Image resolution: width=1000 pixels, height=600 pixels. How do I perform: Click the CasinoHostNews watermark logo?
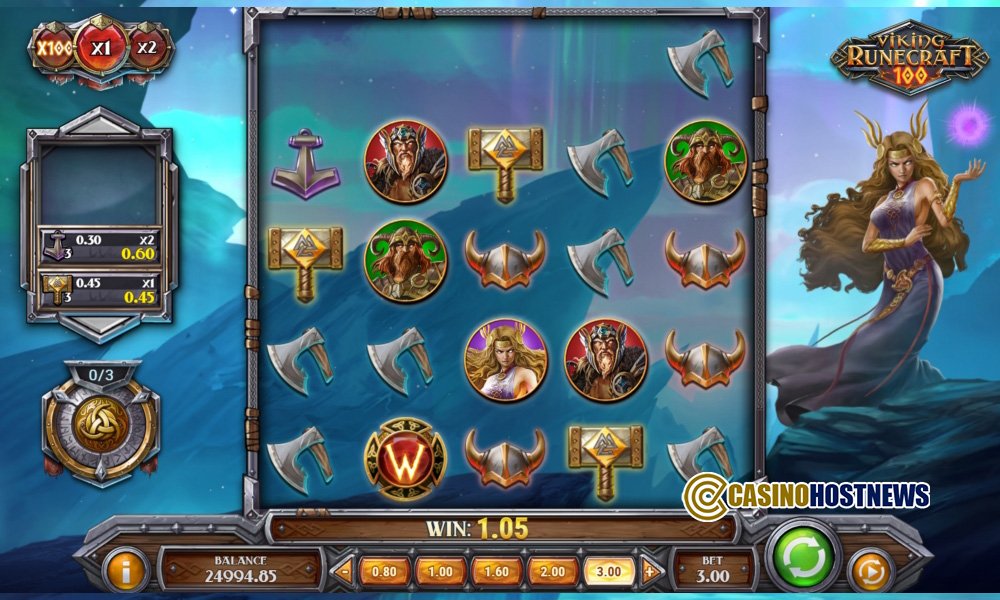pyautogui.click(x=806, y=494)
